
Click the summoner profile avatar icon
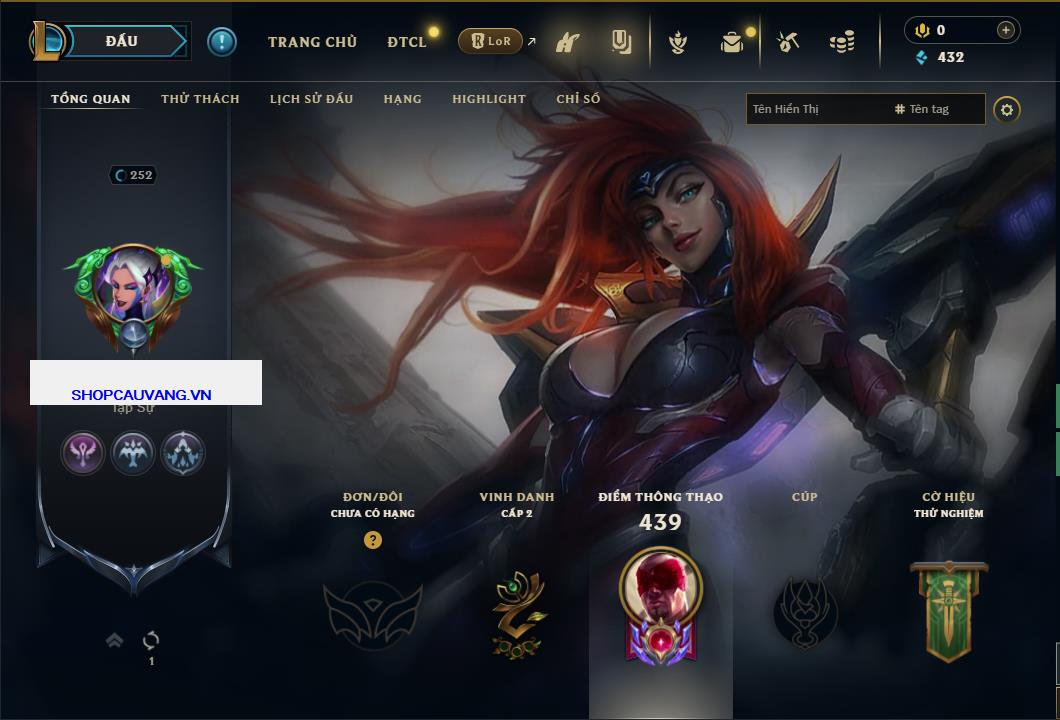(x=132, y=292)
